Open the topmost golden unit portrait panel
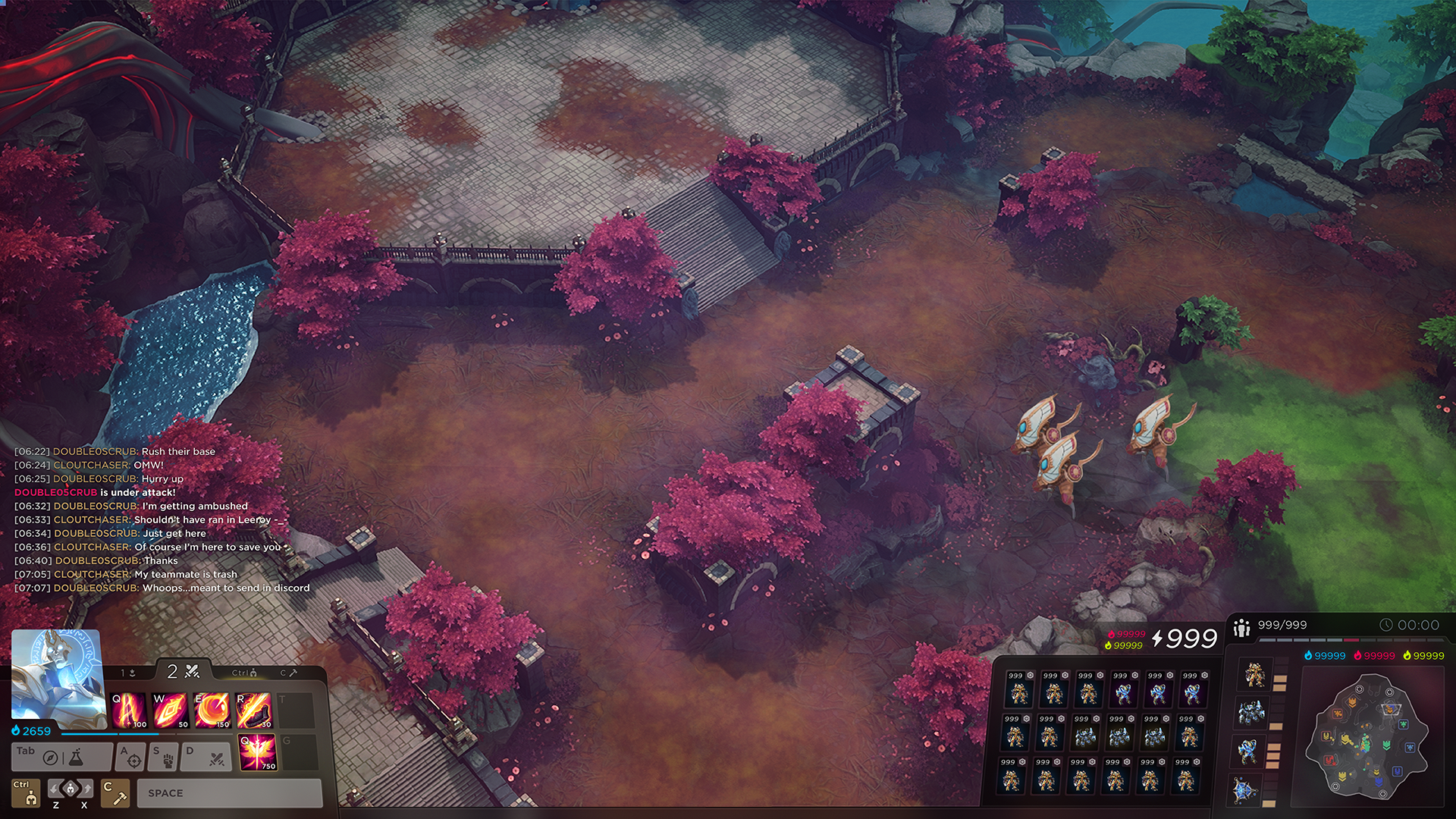 coord(1256,673)
